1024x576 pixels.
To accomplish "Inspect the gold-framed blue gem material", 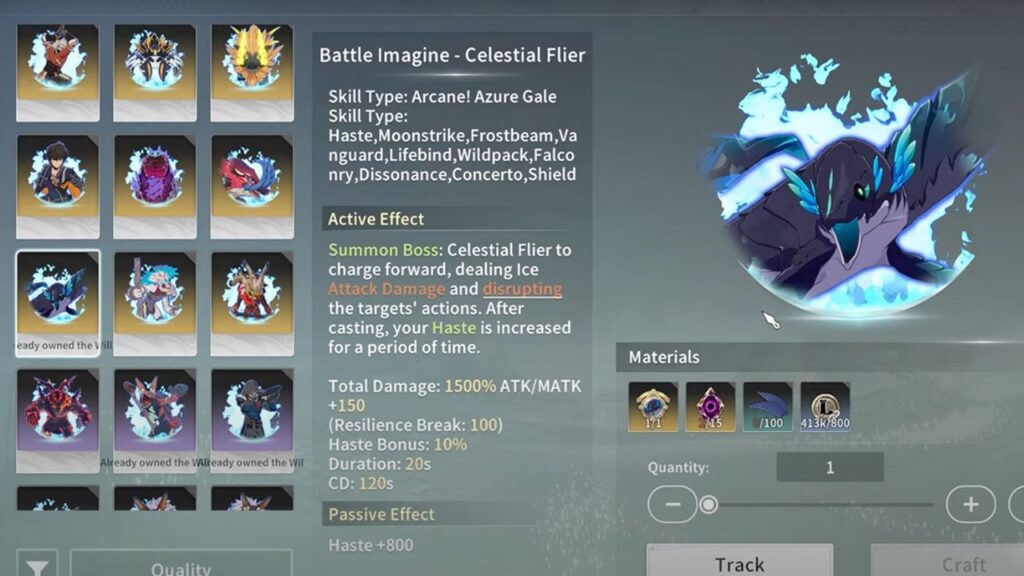I will click(653, 406).
